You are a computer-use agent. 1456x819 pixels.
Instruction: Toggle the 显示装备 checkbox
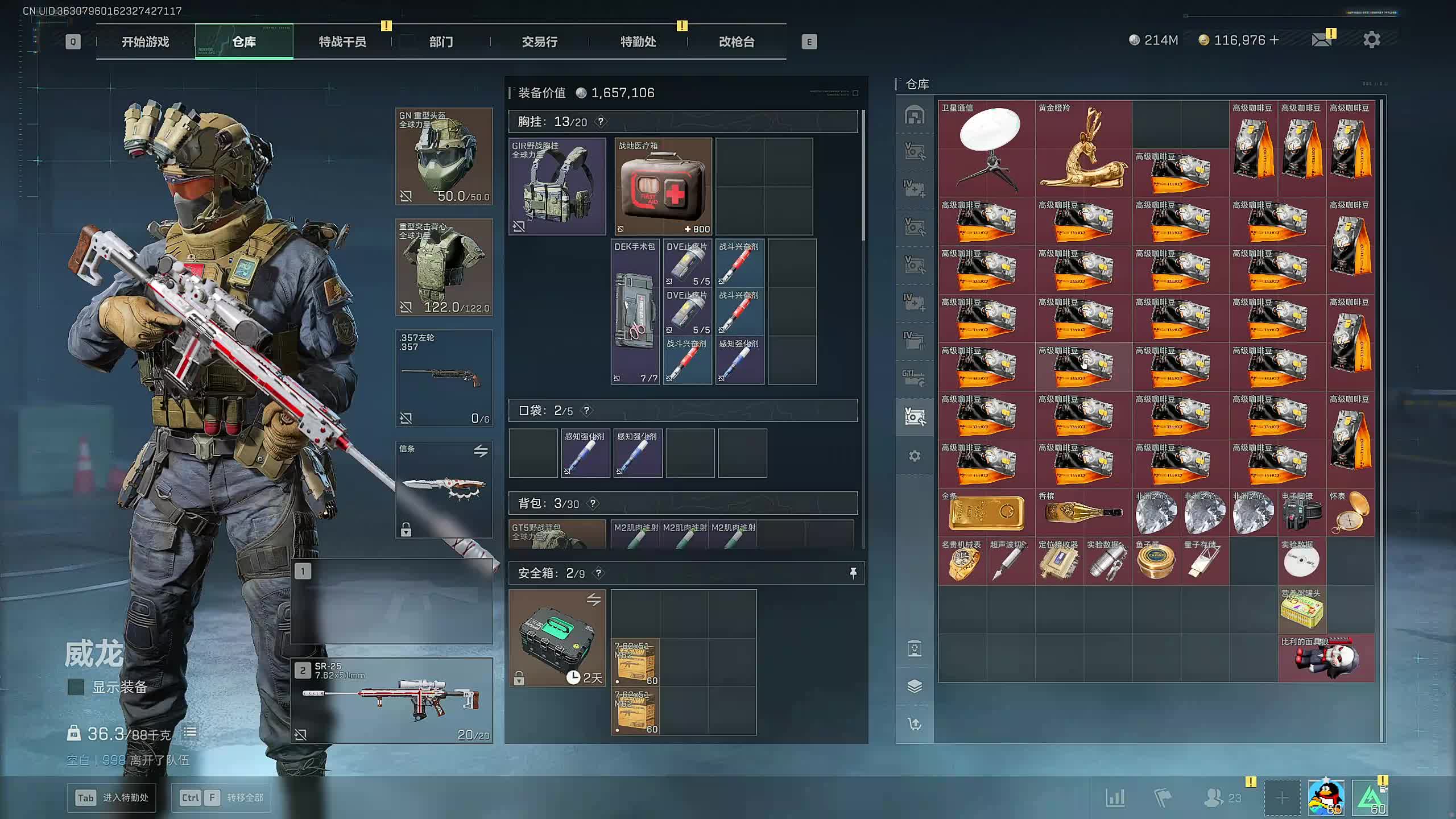click(76, 687)
